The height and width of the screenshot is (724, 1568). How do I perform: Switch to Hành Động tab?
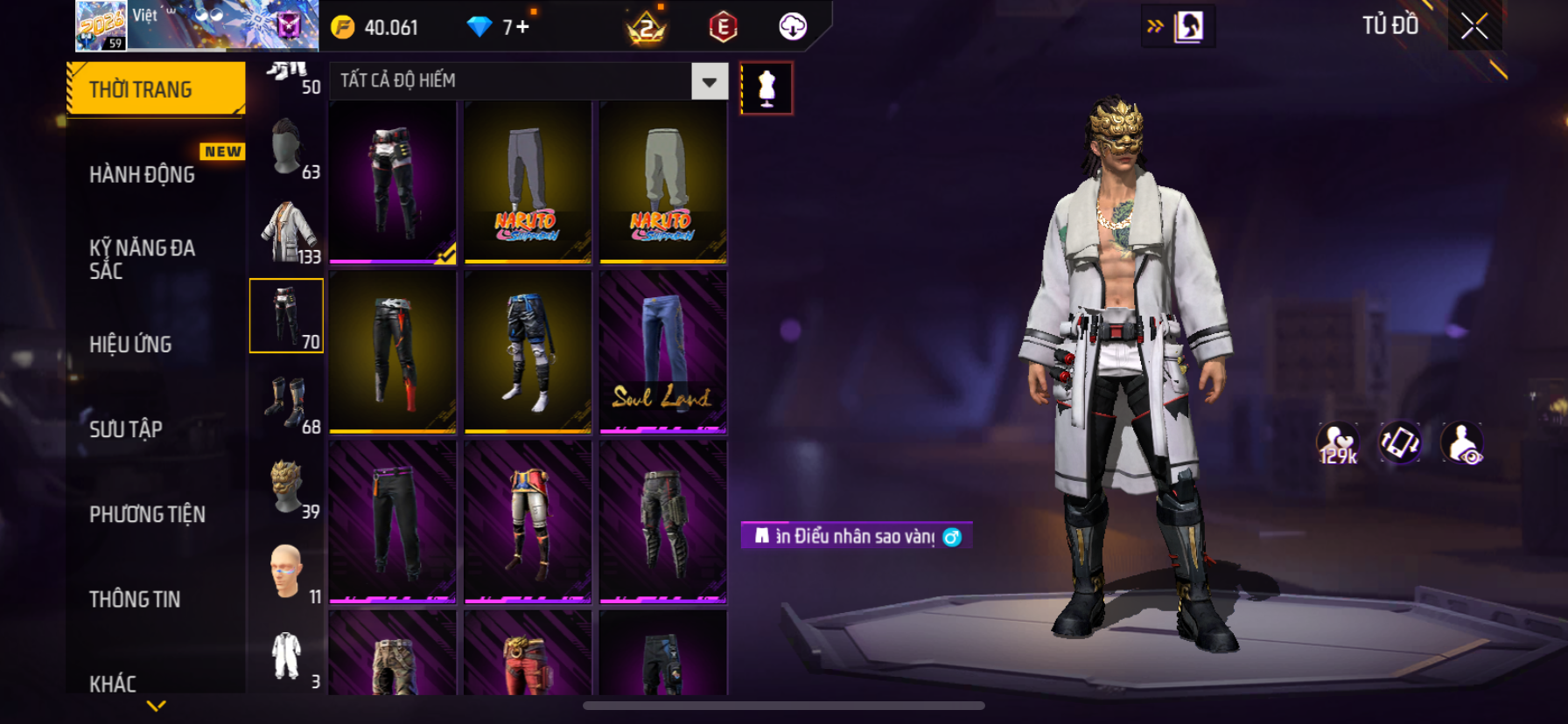tap(143, 175)
